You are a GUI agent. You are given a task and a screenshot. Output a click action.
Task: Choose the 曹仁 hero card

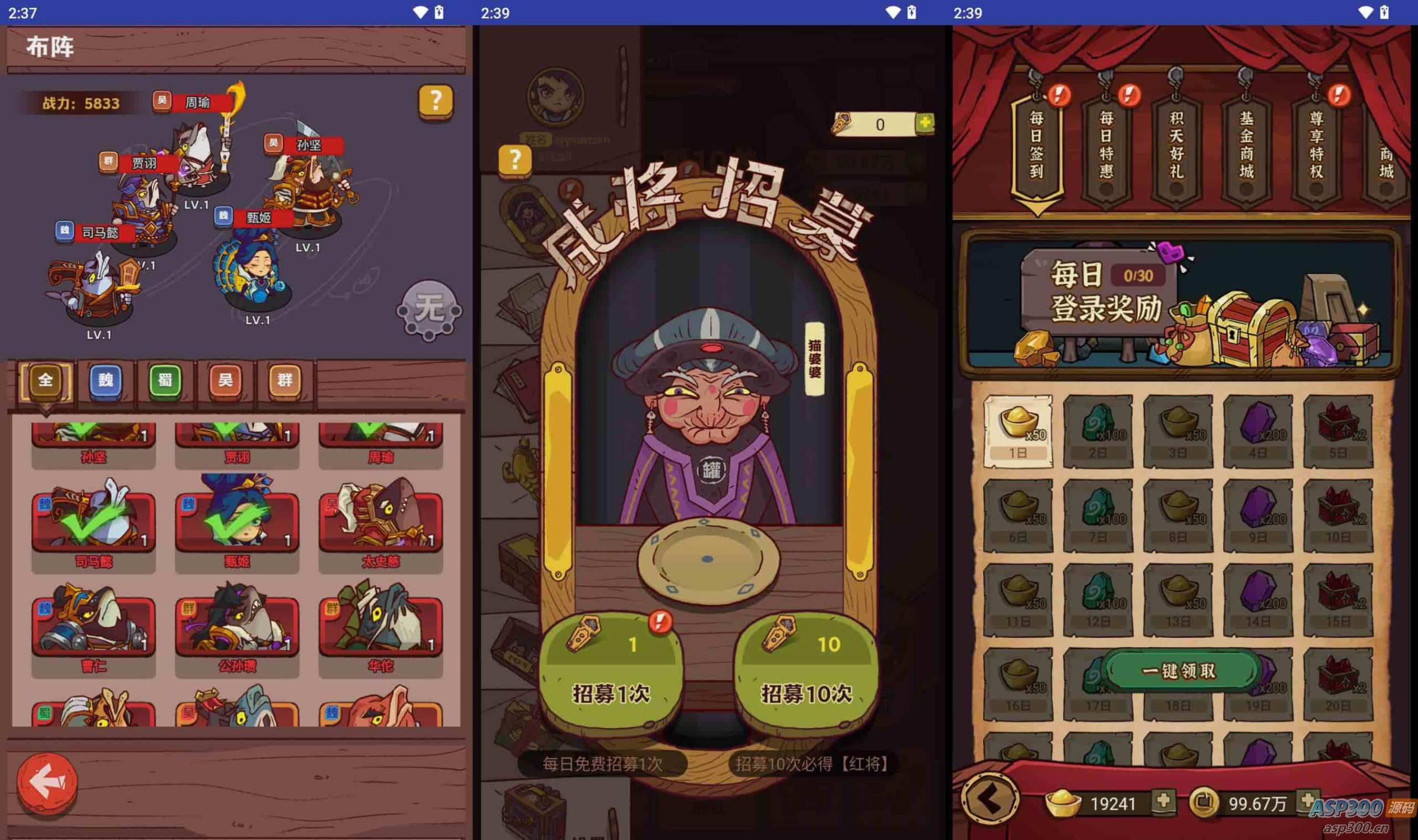(x=94, y=628)
